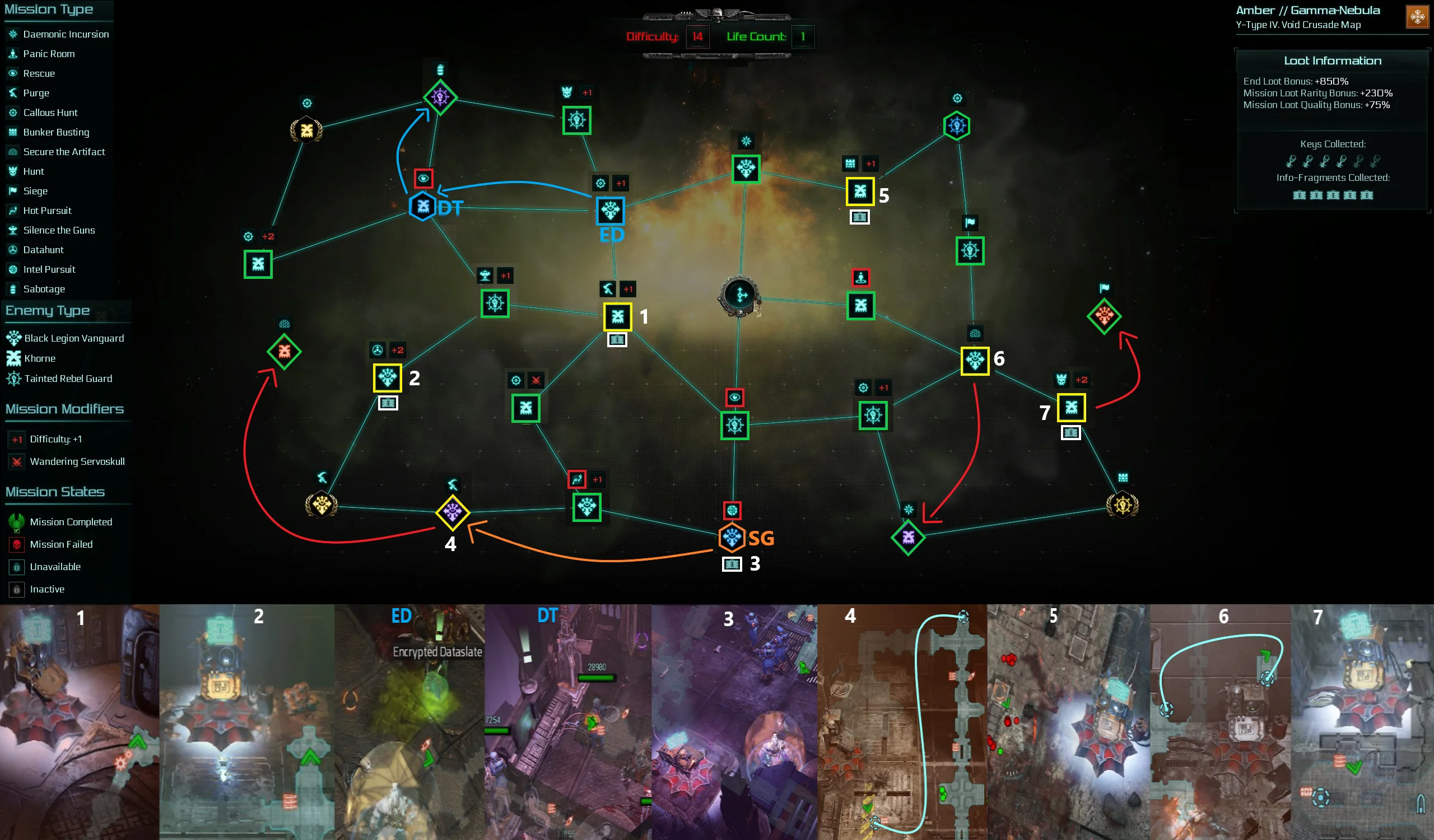
Task: Pick the red diamond Khorne mission node
Action: [x=284, y=352]
